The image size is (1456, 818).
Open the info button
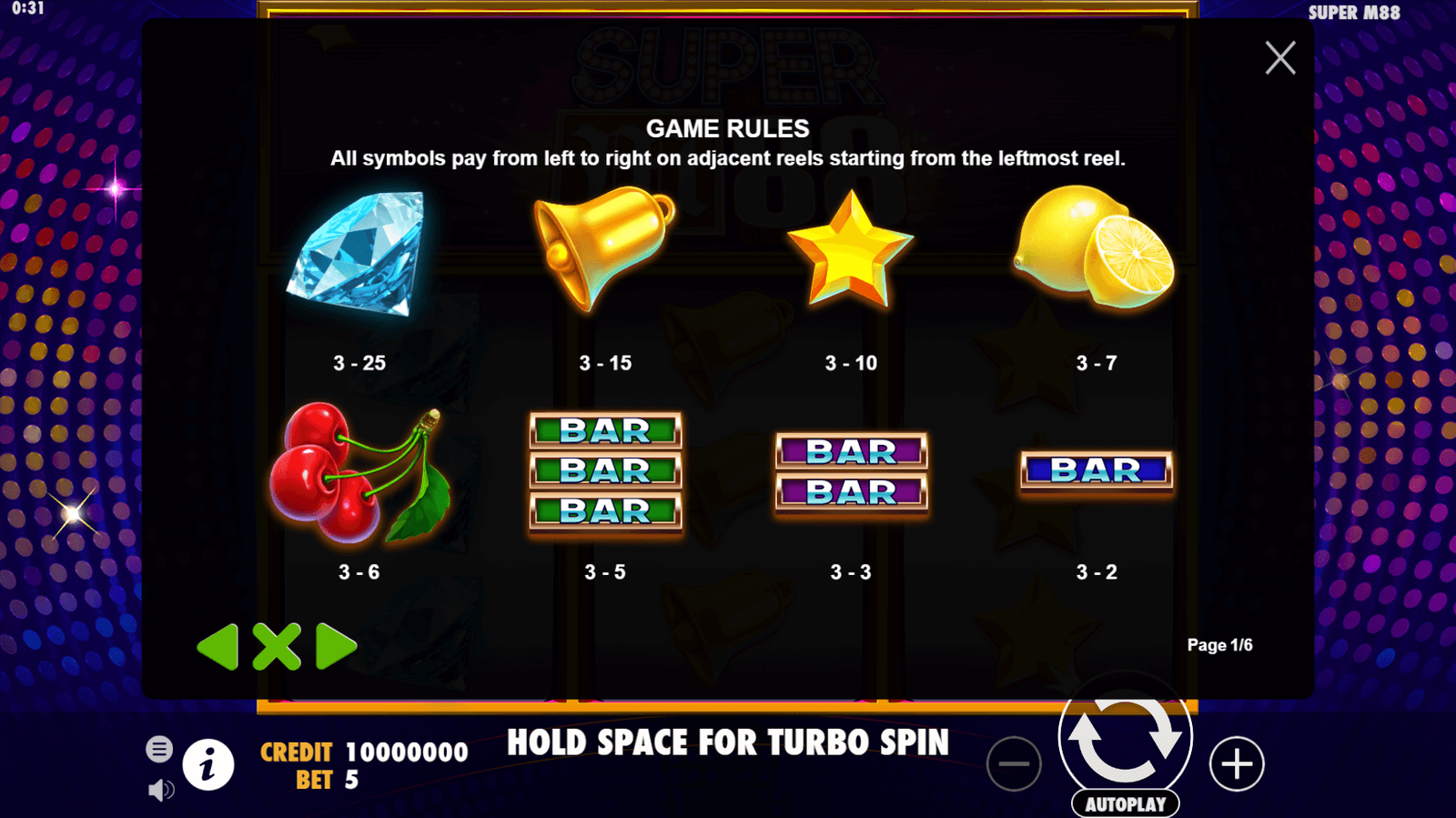click(208, 764)
